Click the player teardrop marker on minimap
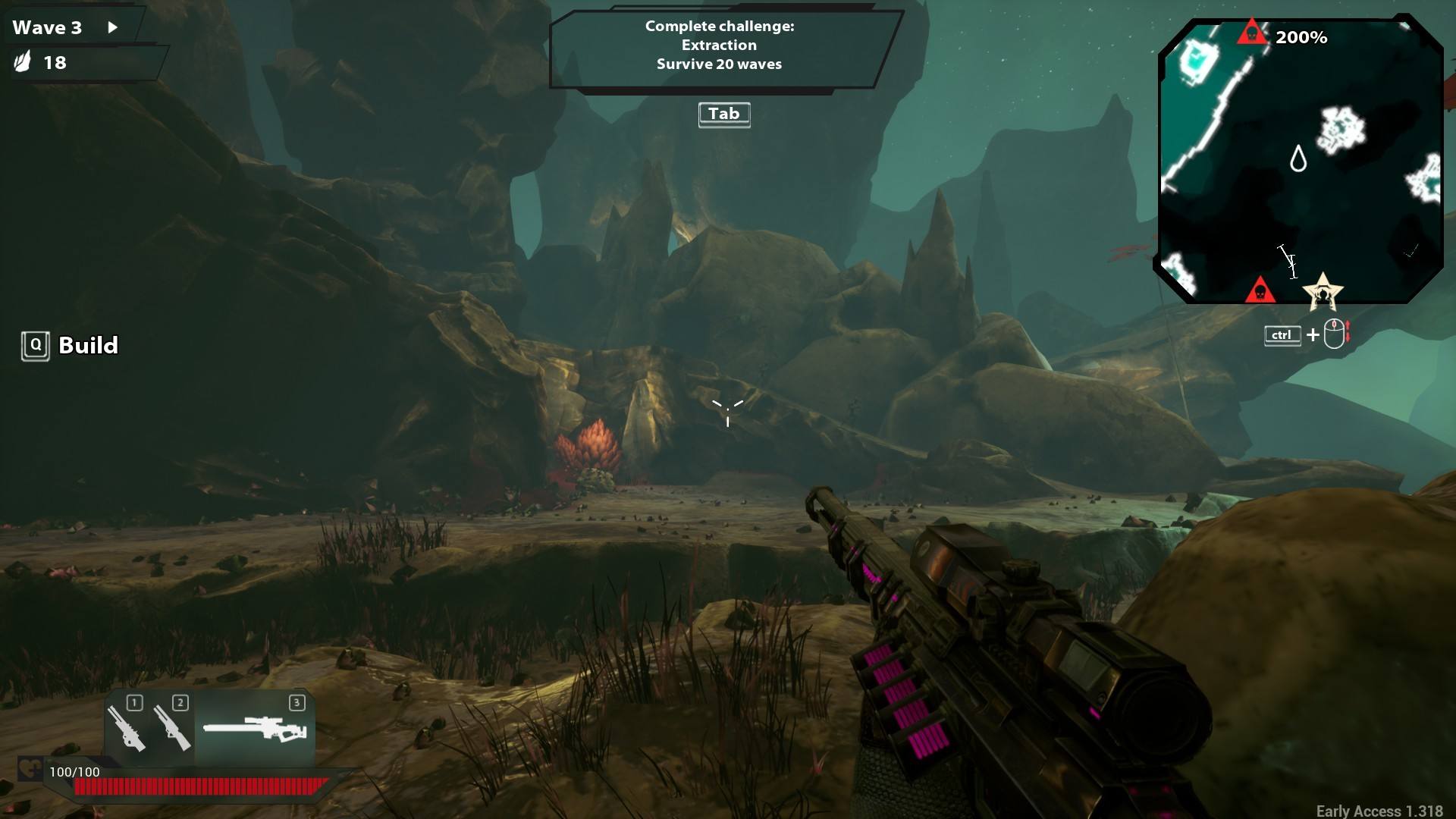This screenshot has height=819, width=1456. [x=1298, y=159]
